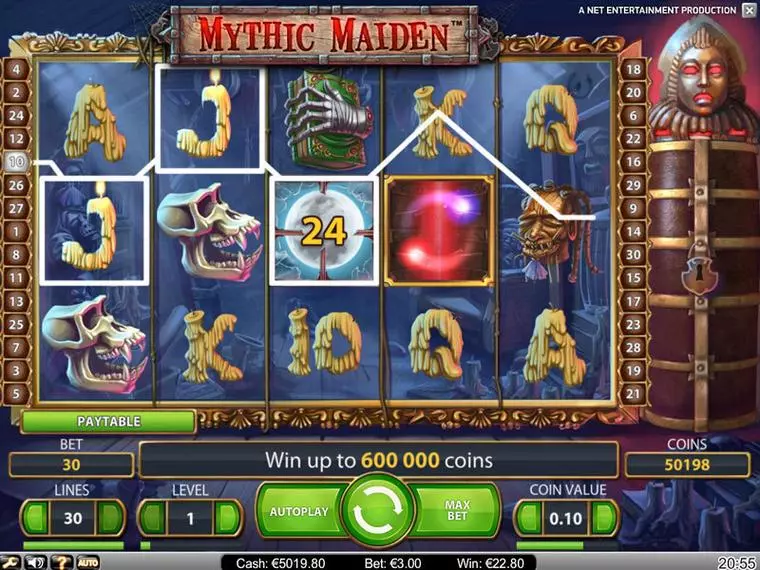Increase the number of Lines
This screenshot has width=760, height=570.
[x=111, y=518]
